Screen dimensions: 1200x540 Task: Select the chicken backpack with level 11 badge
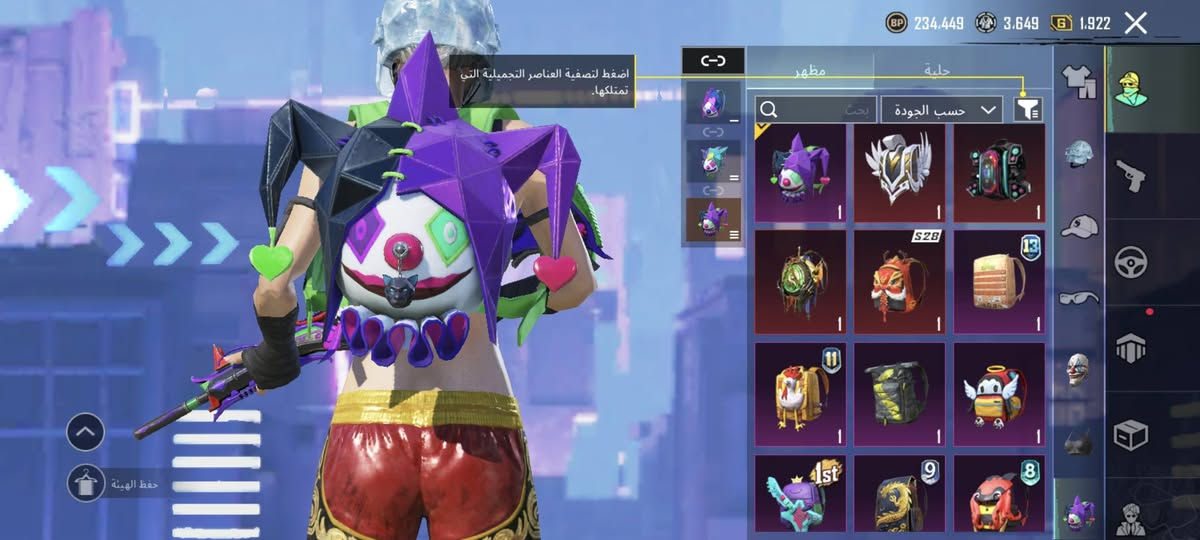(x=799, y=392)
